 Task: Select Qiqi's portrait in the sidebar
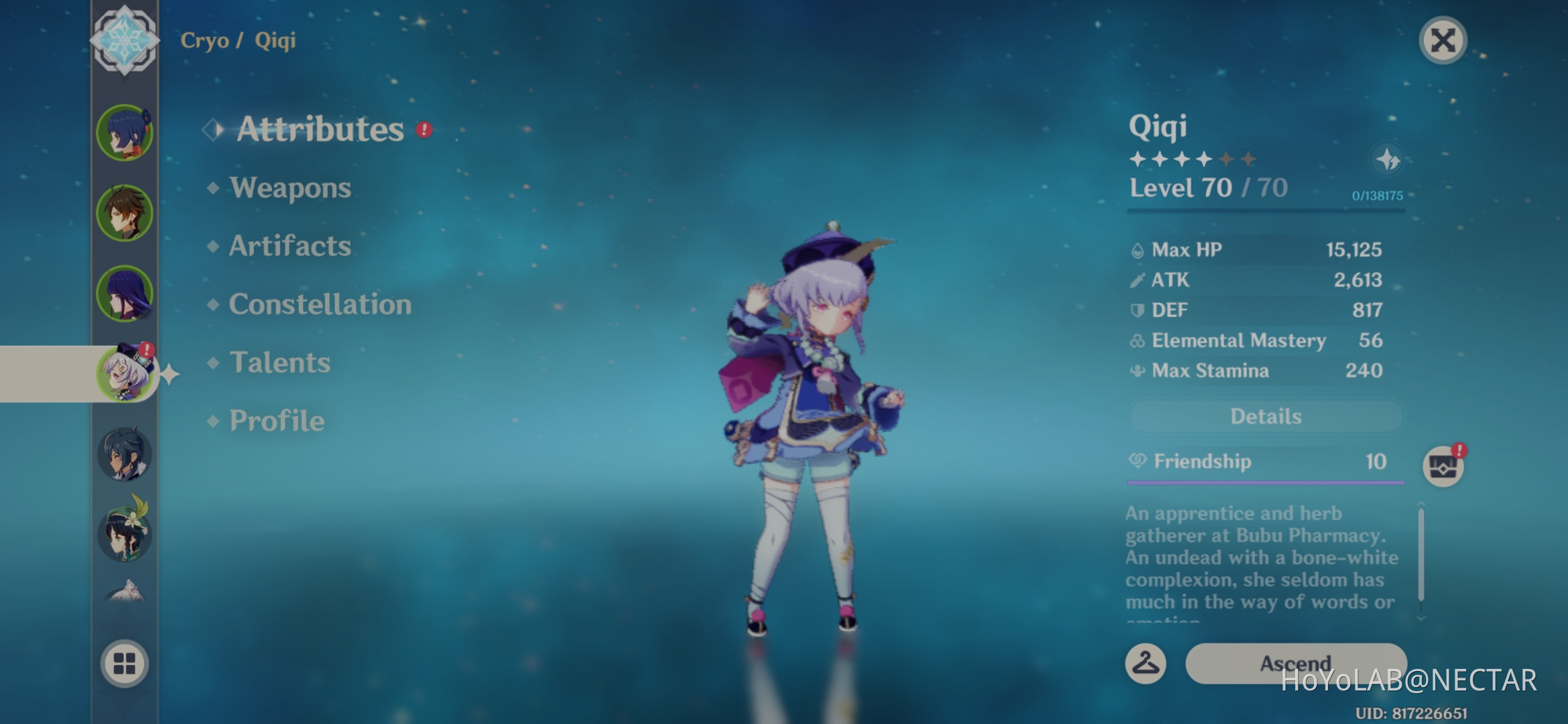click(x=127, y=374)
